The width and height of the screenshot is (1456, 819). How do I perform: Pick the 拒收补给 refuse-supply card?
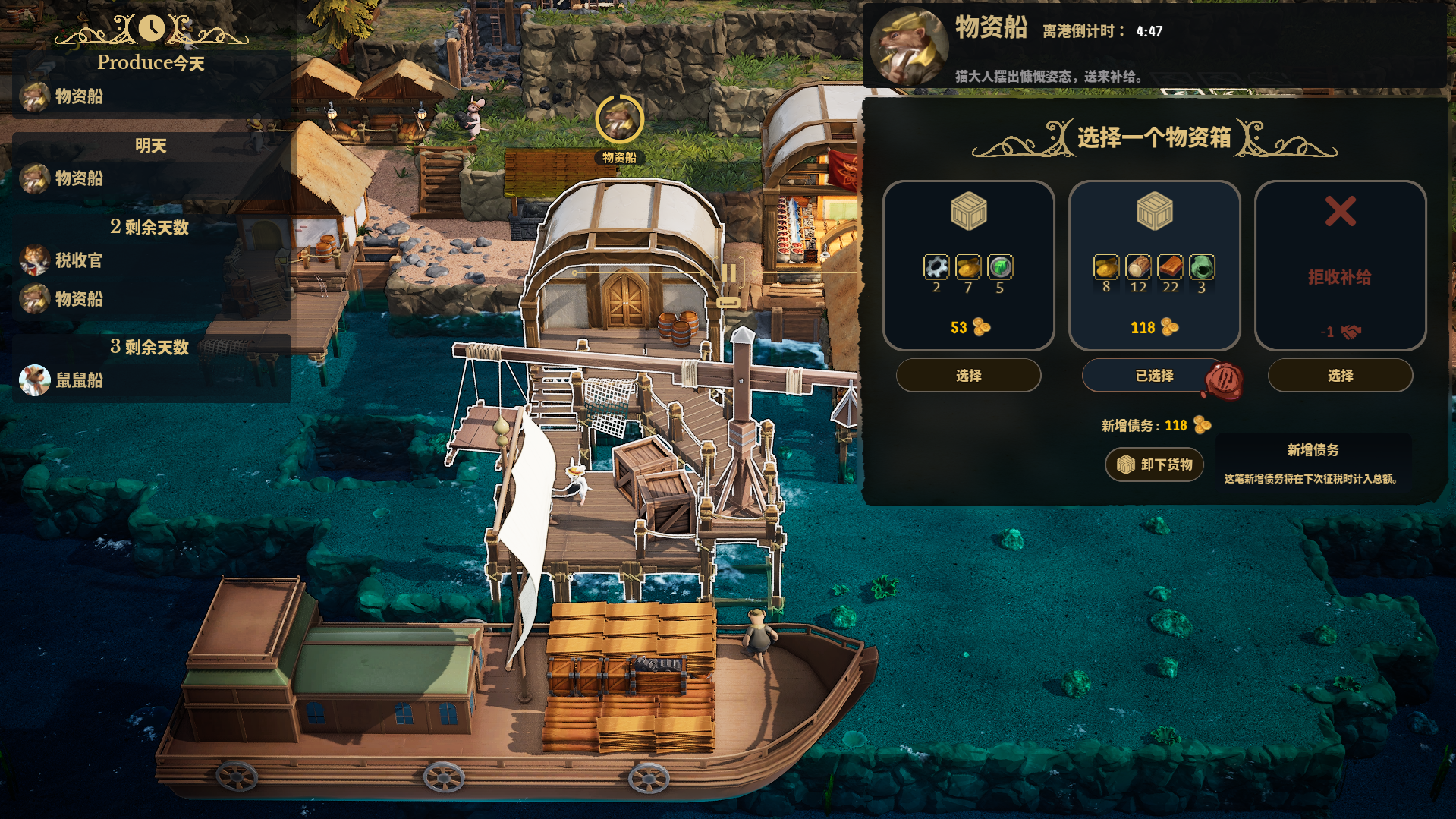(1340, 265)
